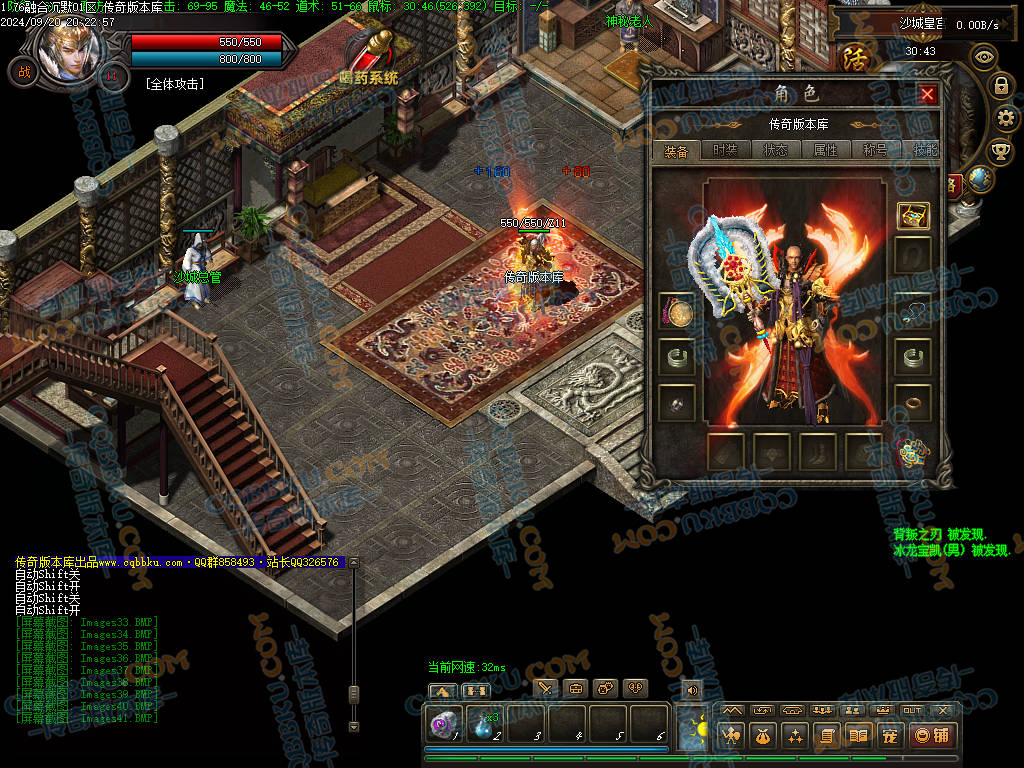Screen dimensions: 1024x768
Task: Click the OUT exit button
Action: (x=912, y=710)
